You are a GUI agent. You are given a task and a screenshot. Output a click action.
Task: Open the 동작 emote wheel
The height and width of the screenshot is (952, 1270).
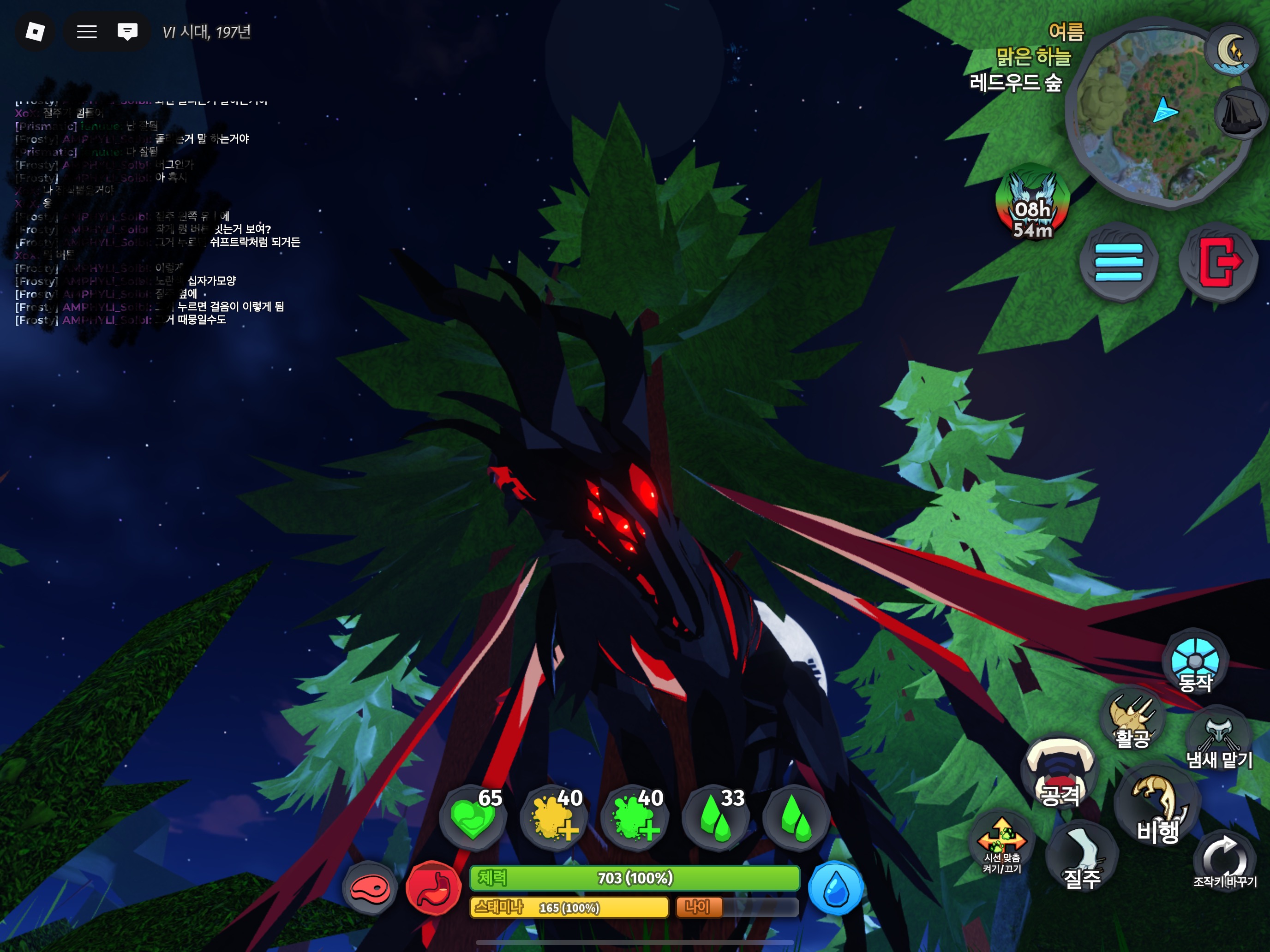click(1195, 663)
